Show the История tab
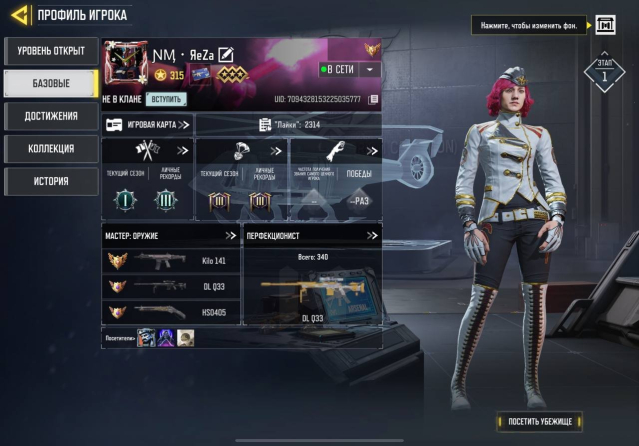This screenshot has height=446, width=639. (x=51, y=181)
